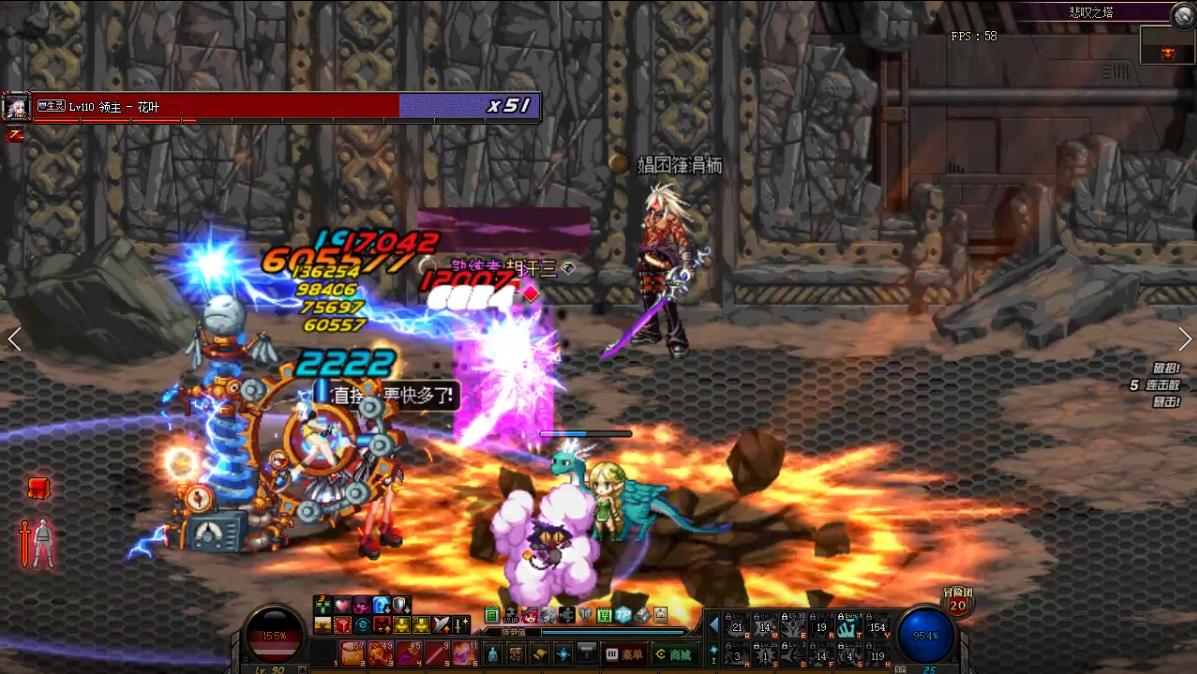Open the blue TP icon
This screenshot has height=674, width=1197.
pyautogui.click(x=623, y=615)
